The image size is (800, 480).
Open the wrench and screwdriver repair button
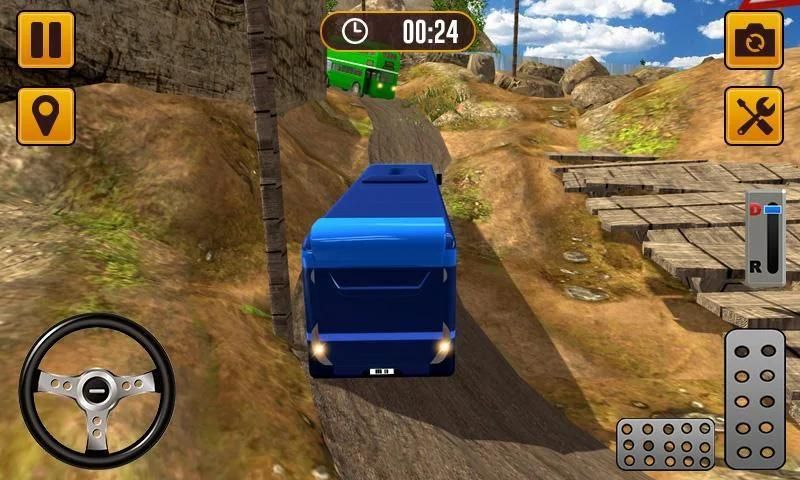tap(752, 115)
